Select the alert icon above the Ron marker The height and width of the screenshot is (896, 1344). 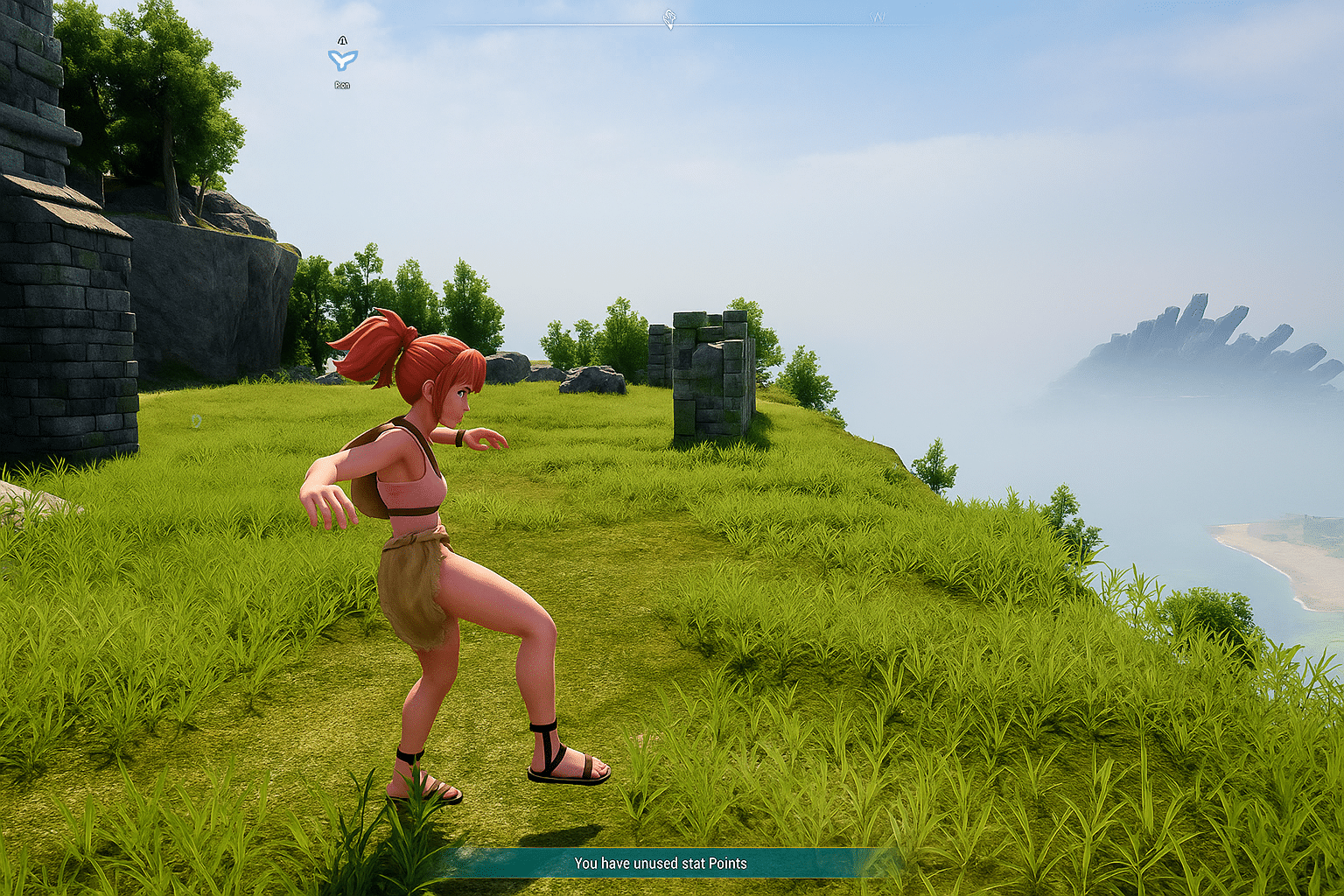[x=342, y=39]
